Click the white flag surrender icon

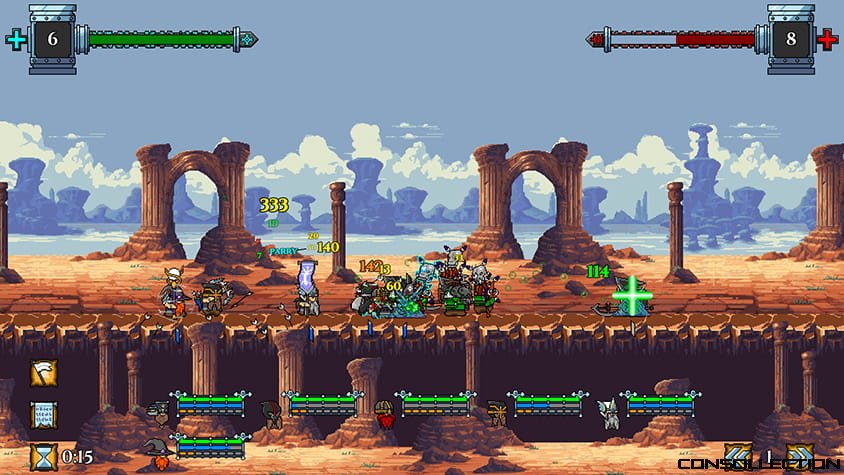pyautogui.click(x=43, y=373)
